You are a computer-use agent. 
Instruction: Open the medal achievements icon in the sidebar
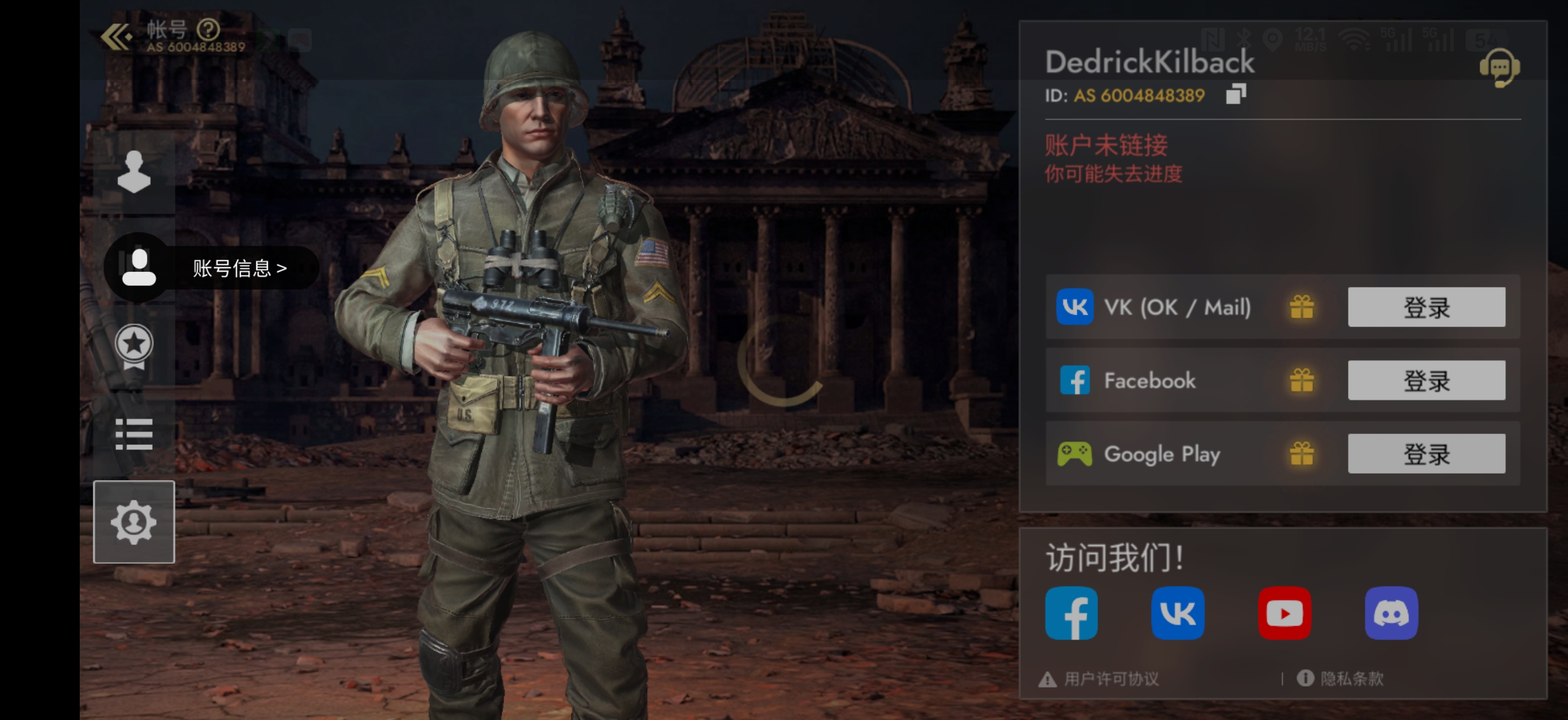[133, 347]
